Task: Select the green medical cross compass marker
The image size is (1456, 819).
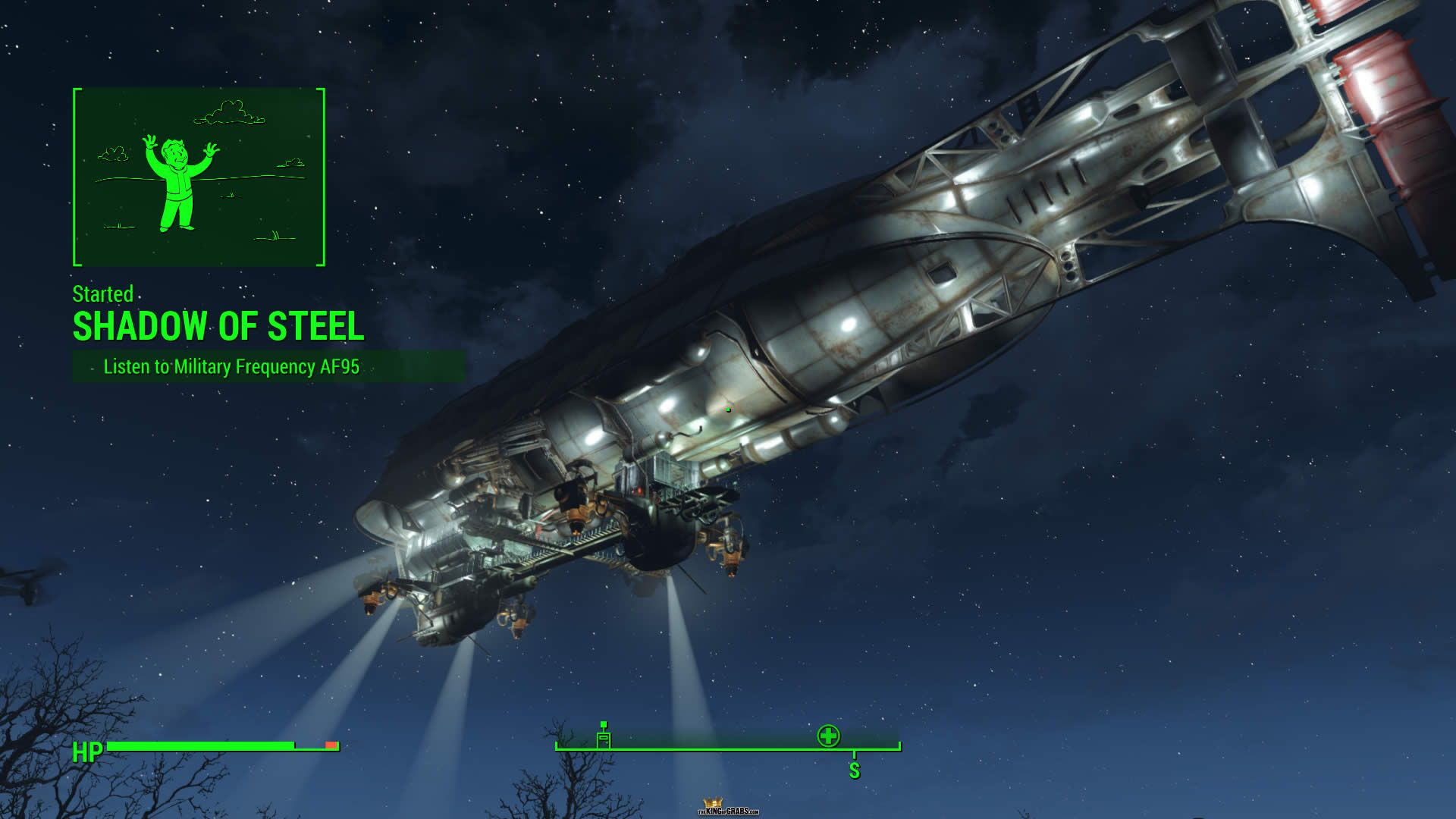Action: (828, 736)
